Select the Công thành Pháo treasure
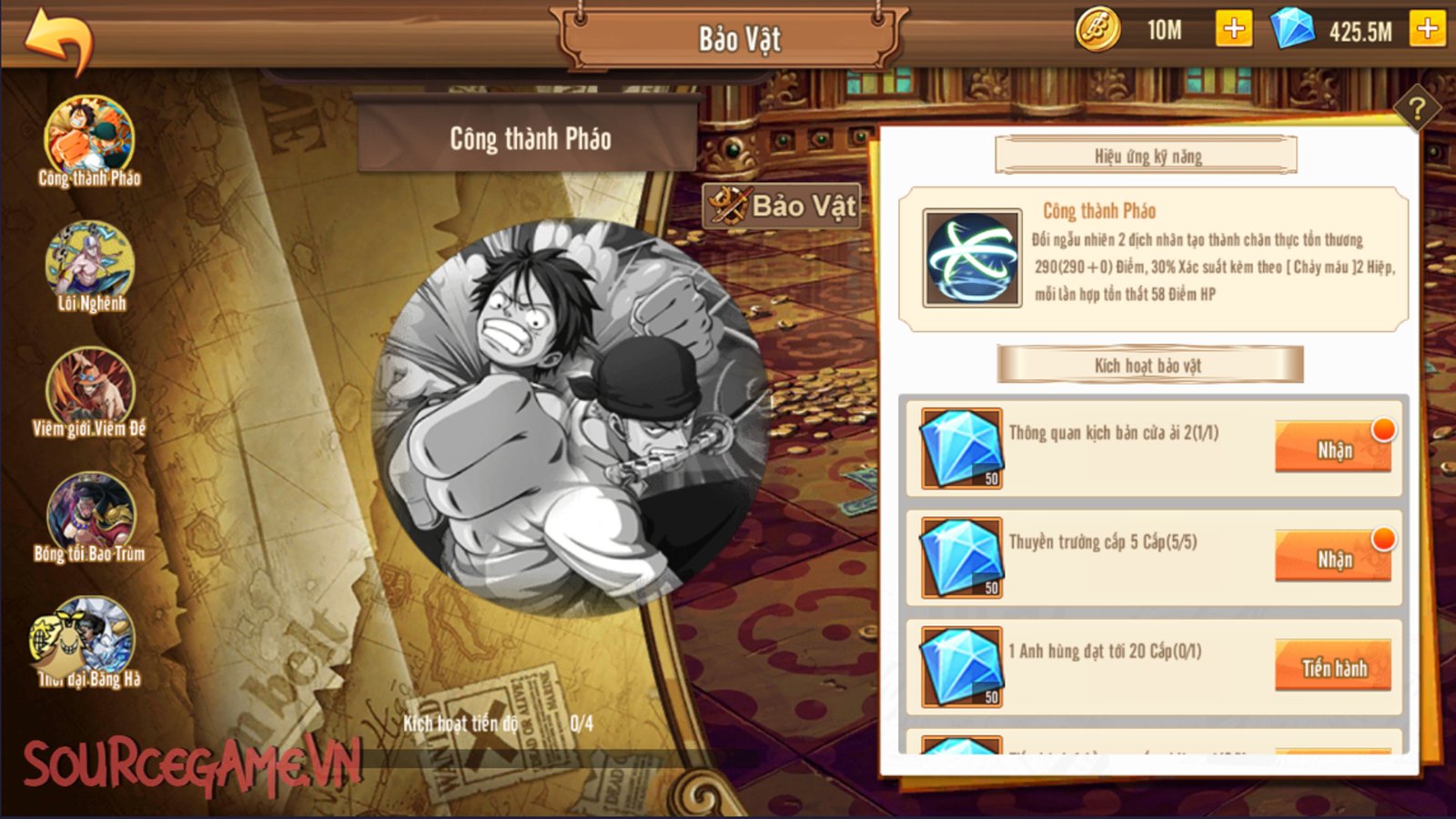Viewport: 1456px width, 819px height. pos(89,138)
